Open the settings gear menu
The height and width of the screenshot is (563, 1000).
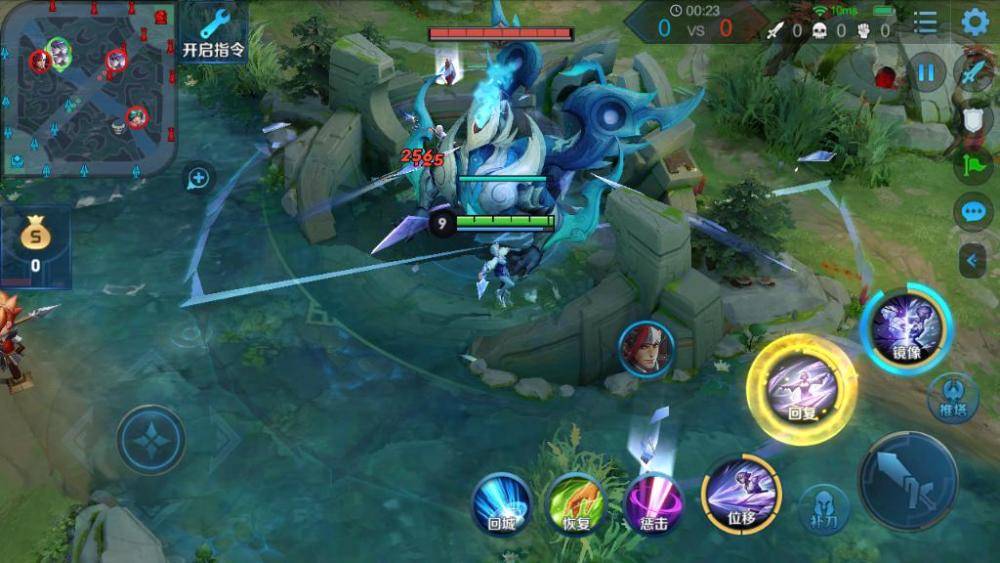975,22
